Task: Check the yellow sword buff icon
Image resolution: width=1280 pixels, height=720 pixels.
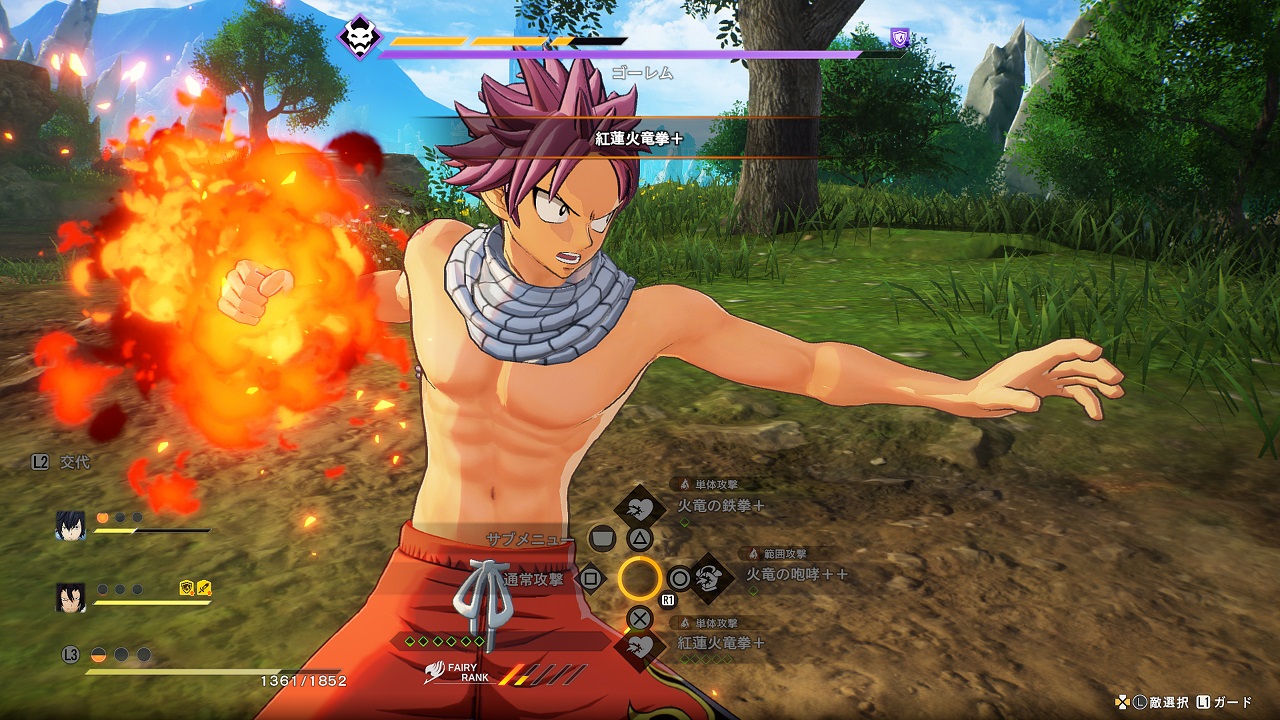Action: 203,588
